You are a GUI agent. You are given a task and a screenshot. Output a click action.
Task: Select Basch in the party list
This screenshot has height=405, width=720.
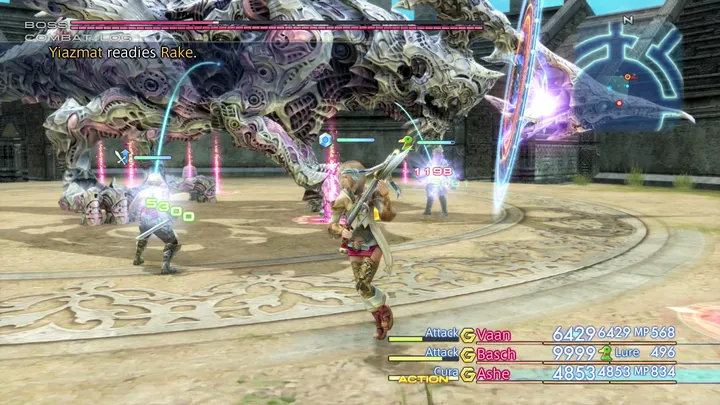pyautogui.click(x=498, y=353)
